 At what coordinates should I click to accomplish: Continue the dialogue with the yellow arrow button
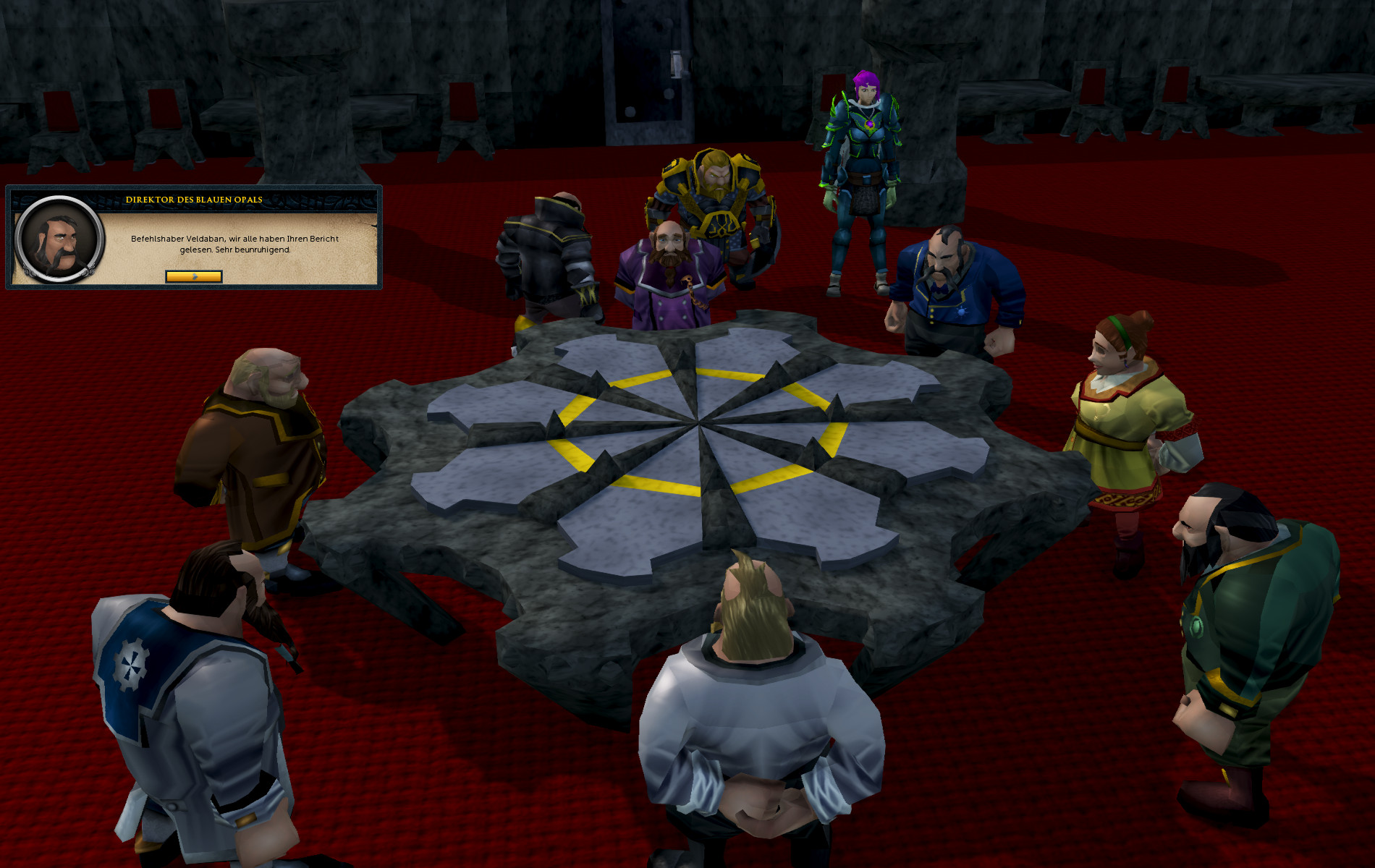194,276
